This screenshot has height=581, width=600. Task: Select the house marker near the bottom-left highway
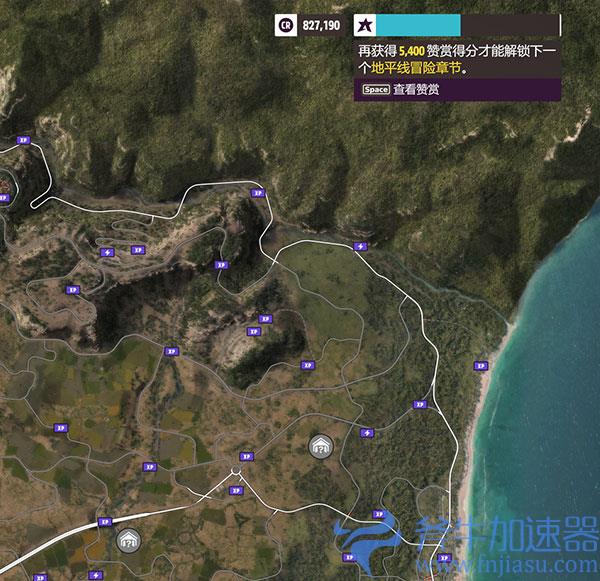point(127,541)
